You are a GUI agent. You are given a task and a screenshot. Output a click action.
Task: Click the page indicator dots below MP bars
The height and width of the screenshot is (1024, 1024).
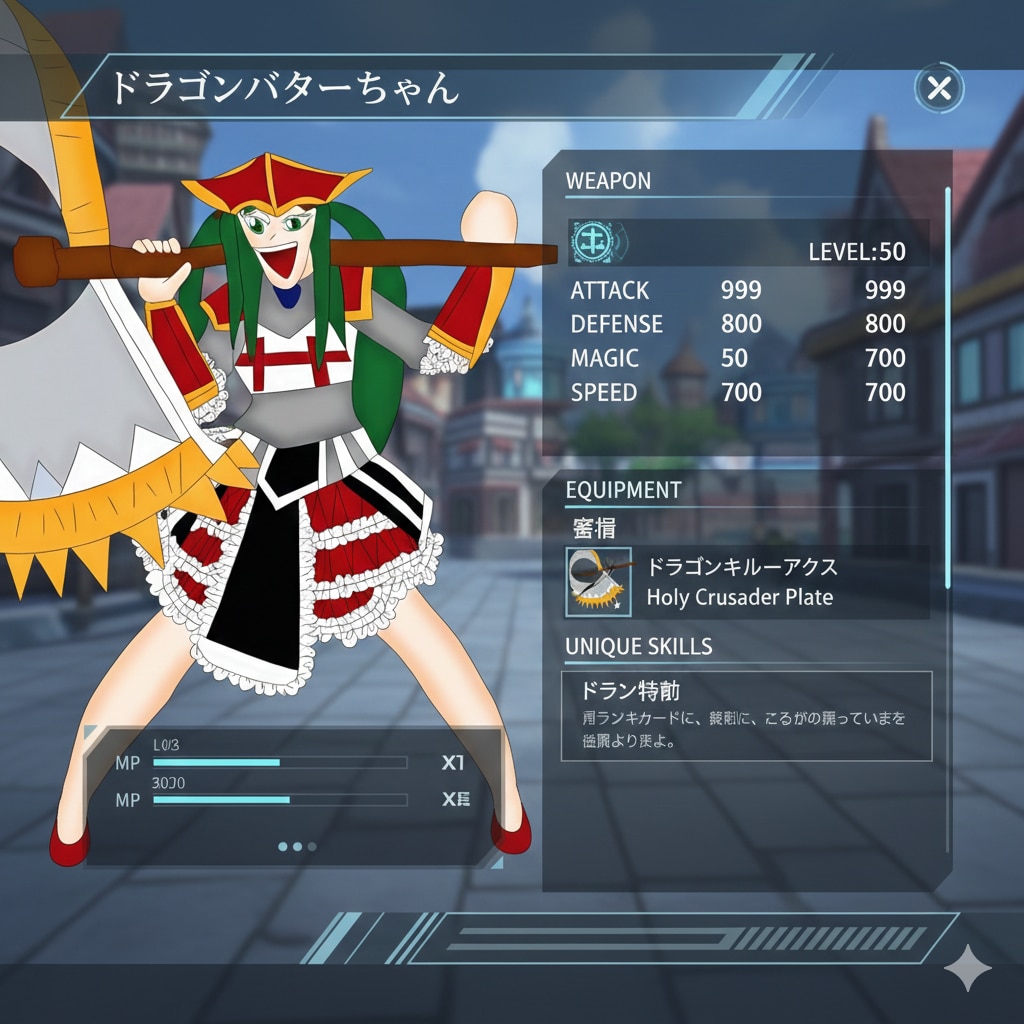click(297, 846)
